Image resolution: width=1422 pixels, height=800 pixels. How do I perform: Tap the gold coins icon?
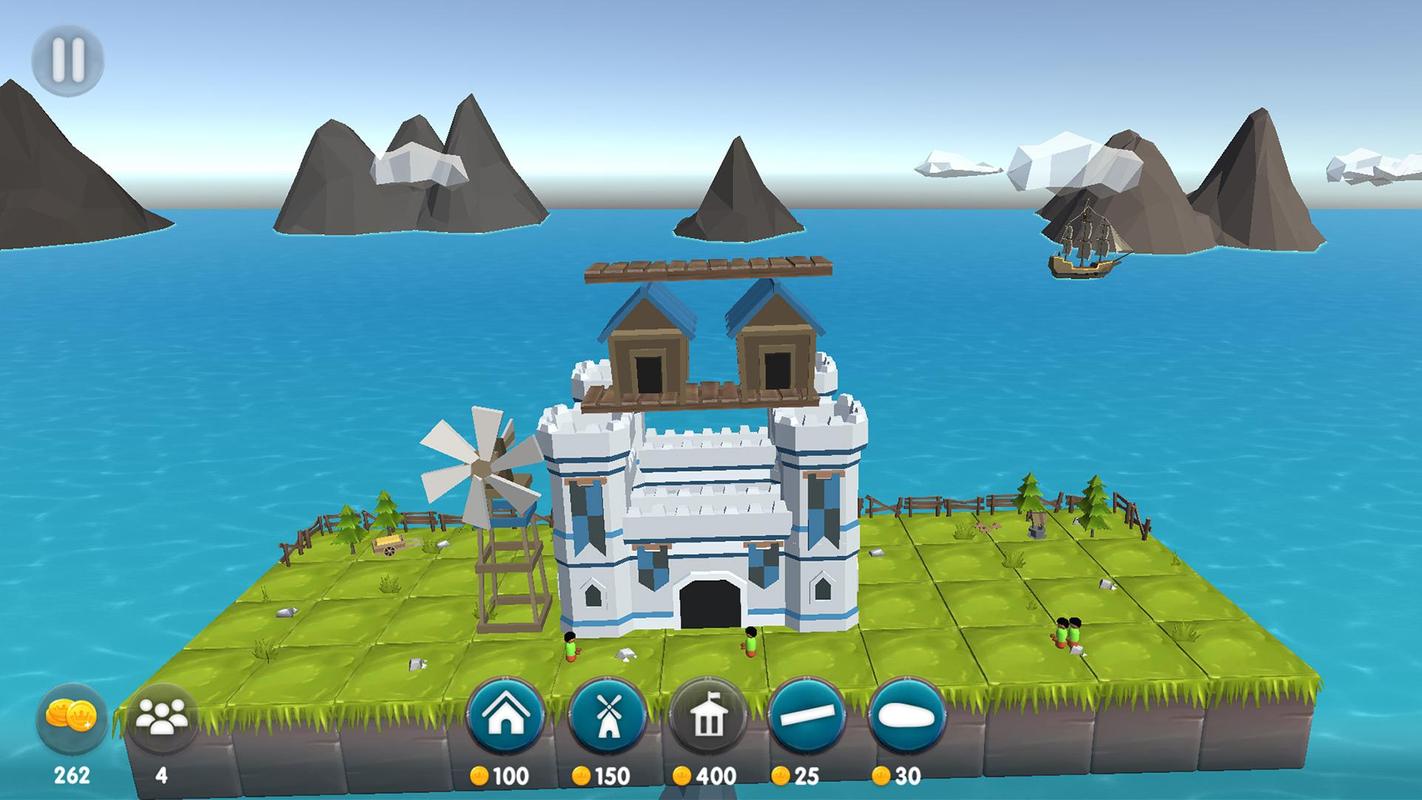[72, 718]
